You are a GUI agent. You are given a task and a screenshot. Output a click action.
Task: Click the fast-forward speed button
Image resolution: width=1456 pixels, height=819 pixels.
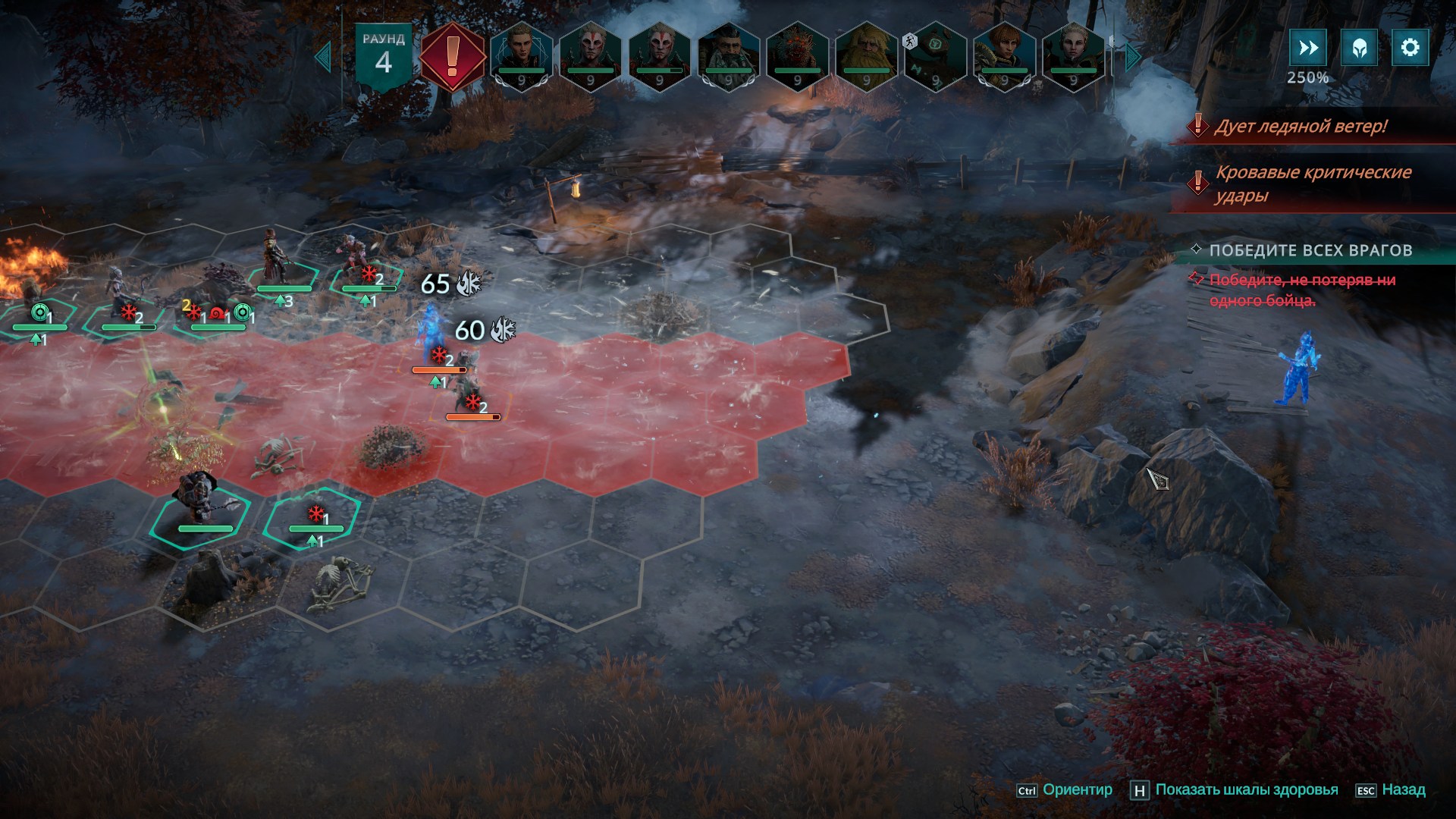(x=1308, y=48)
